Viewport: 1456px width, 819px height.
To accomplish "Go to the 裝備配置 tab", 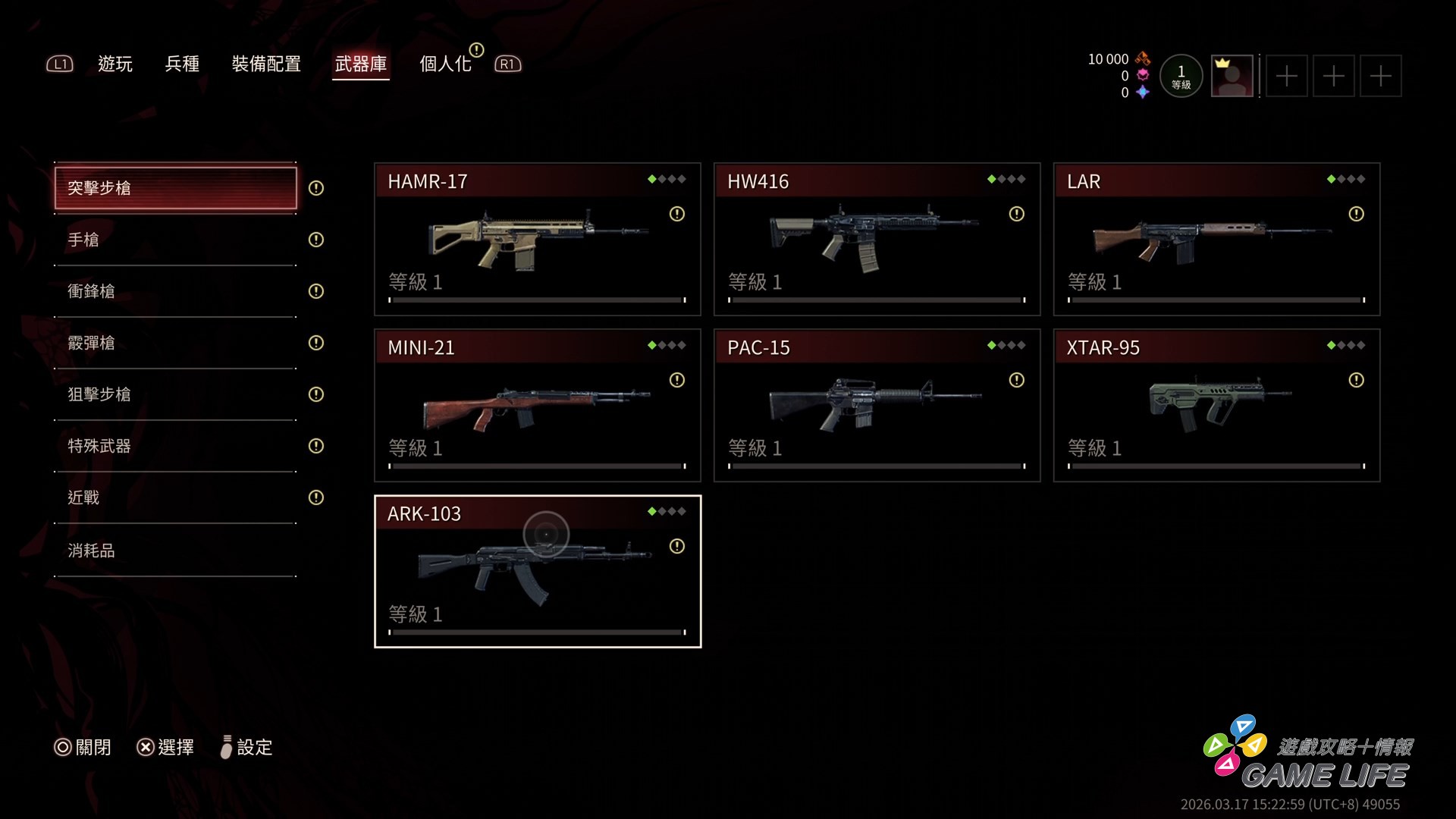I will (x=266, y=64).
